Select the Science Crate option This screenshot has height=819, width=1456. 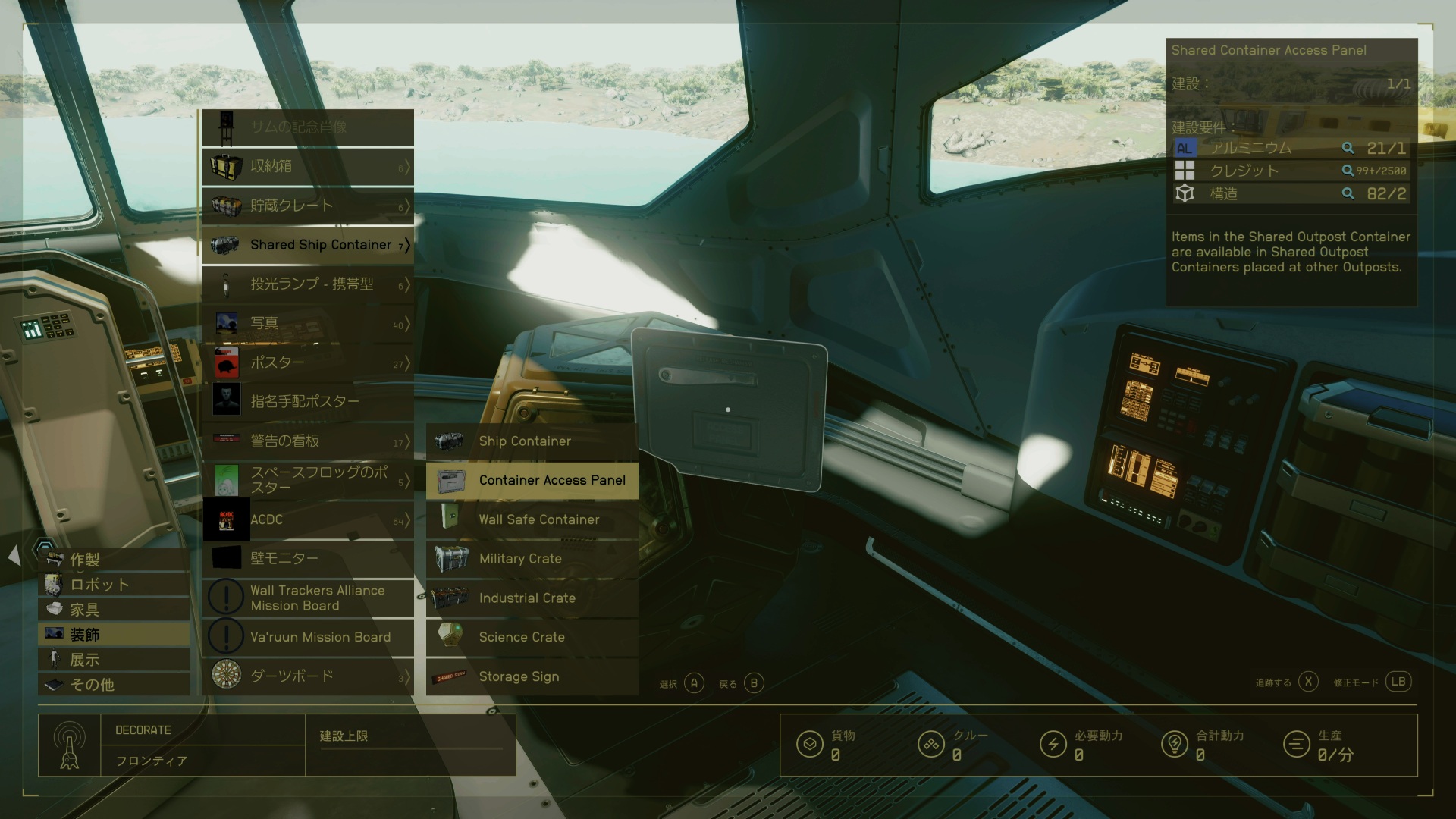532,637
